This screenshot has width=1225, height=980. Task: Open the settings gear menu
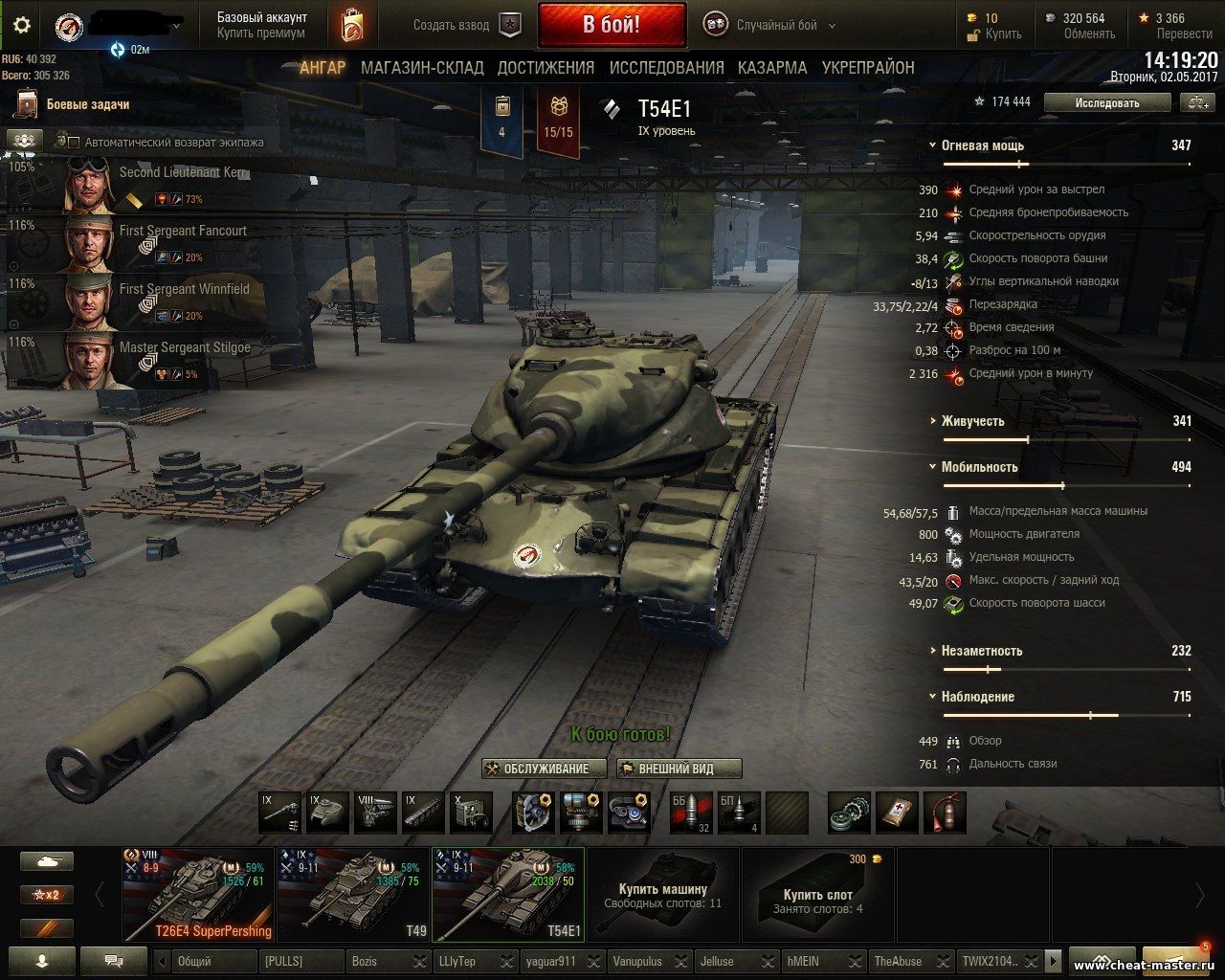pyautogui.click(x=21, y=25)
